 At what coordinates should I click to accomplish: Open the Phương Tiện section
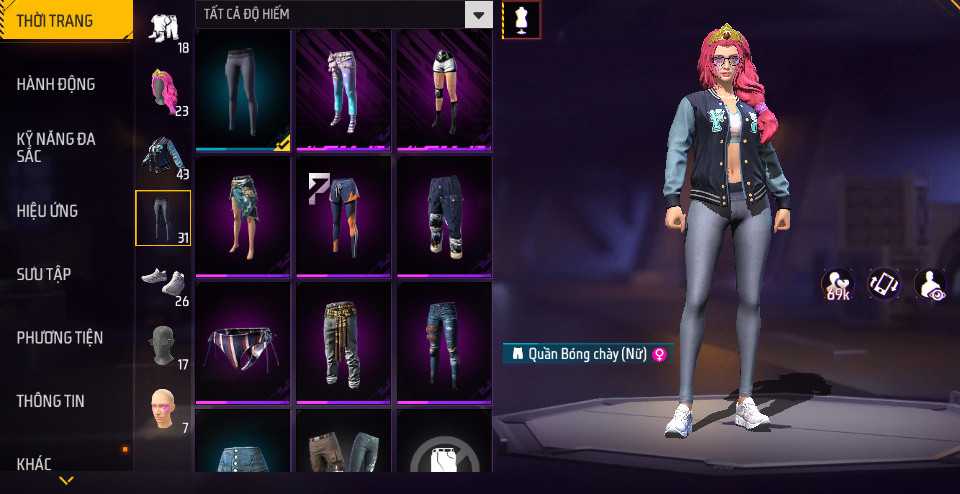60,338
